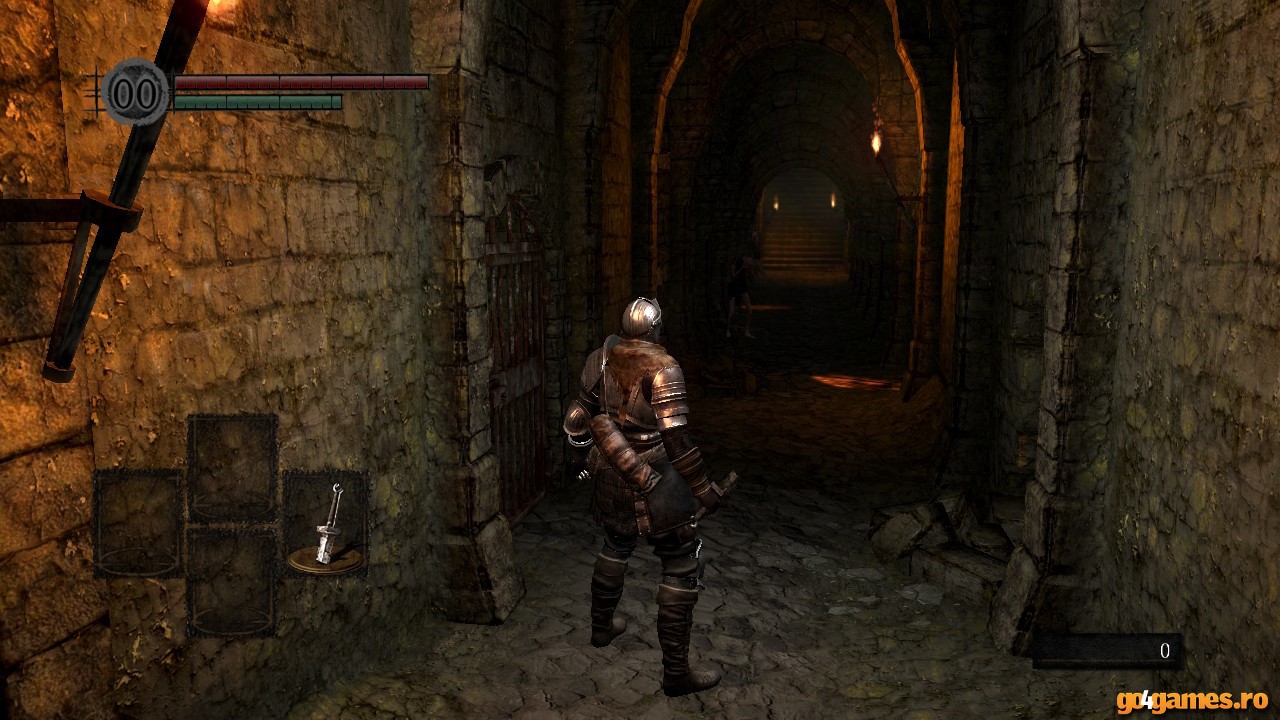Click the souls counter displaying 0
Screen dimensions: 1280x720
pyautogui.click(x=1165, y=651)
